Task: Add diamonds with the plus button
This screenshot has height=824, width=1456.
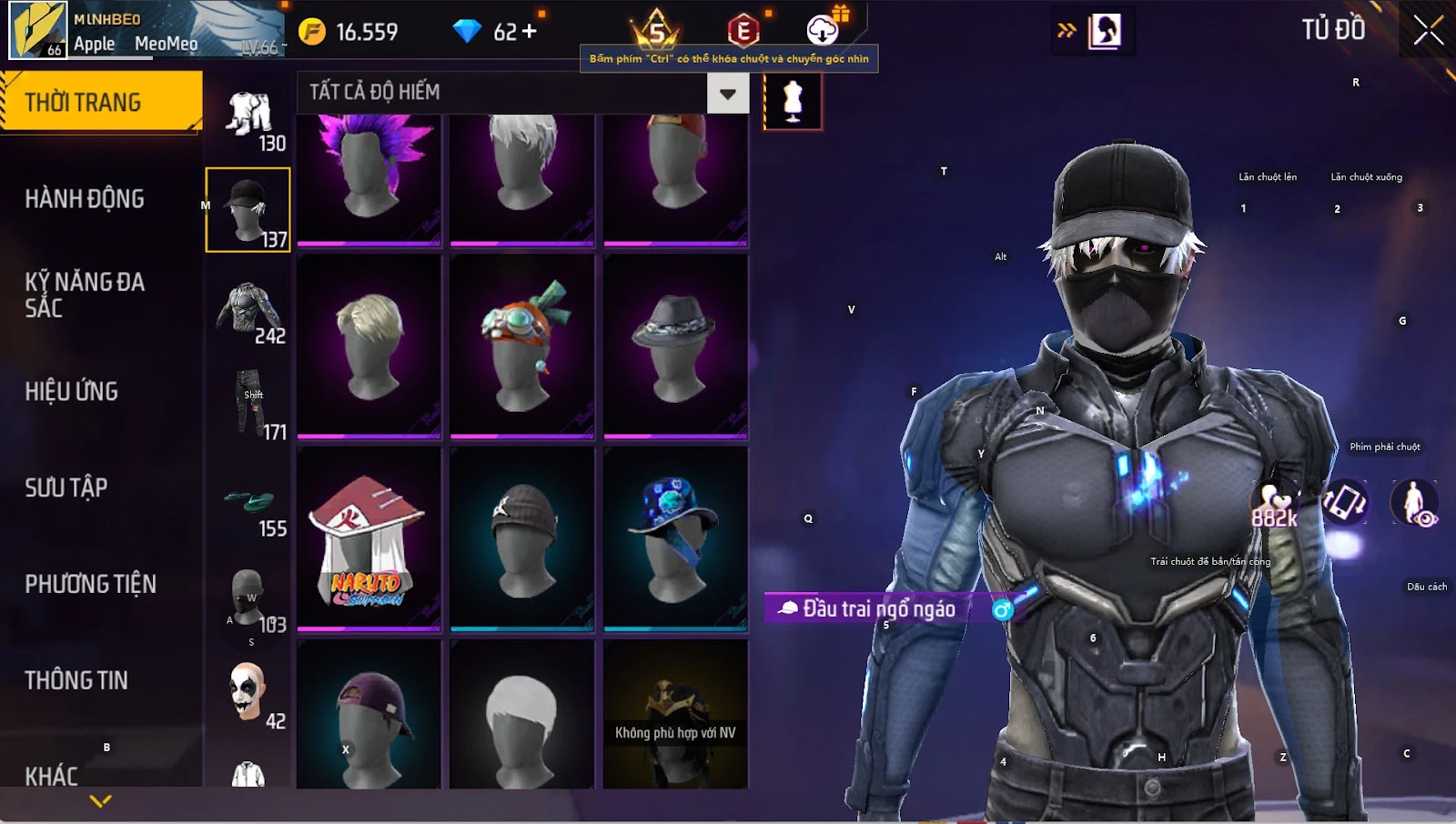Action: (x=529, y=32)
